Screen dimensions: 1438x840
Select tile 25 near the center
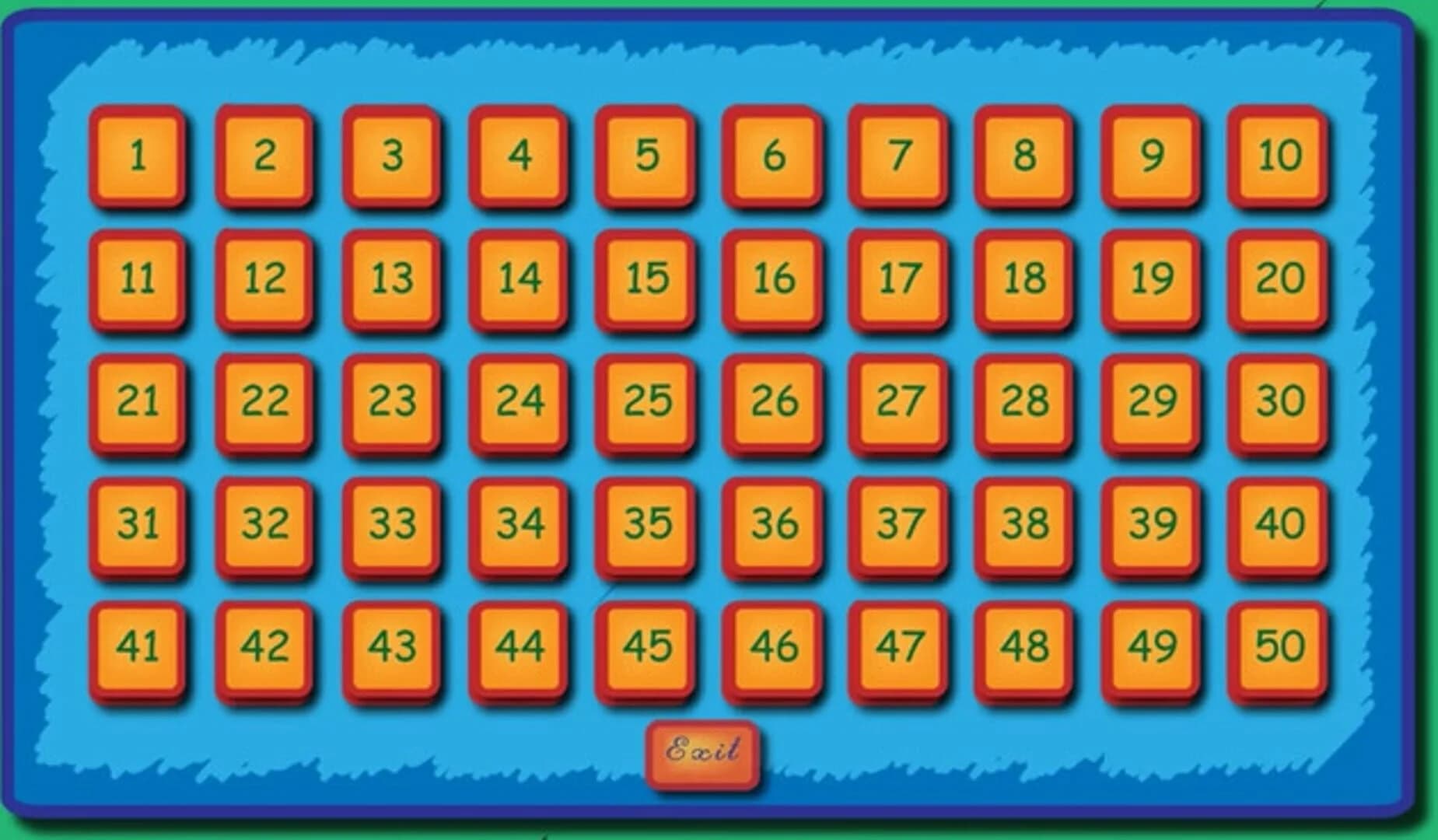click(645, 400)
